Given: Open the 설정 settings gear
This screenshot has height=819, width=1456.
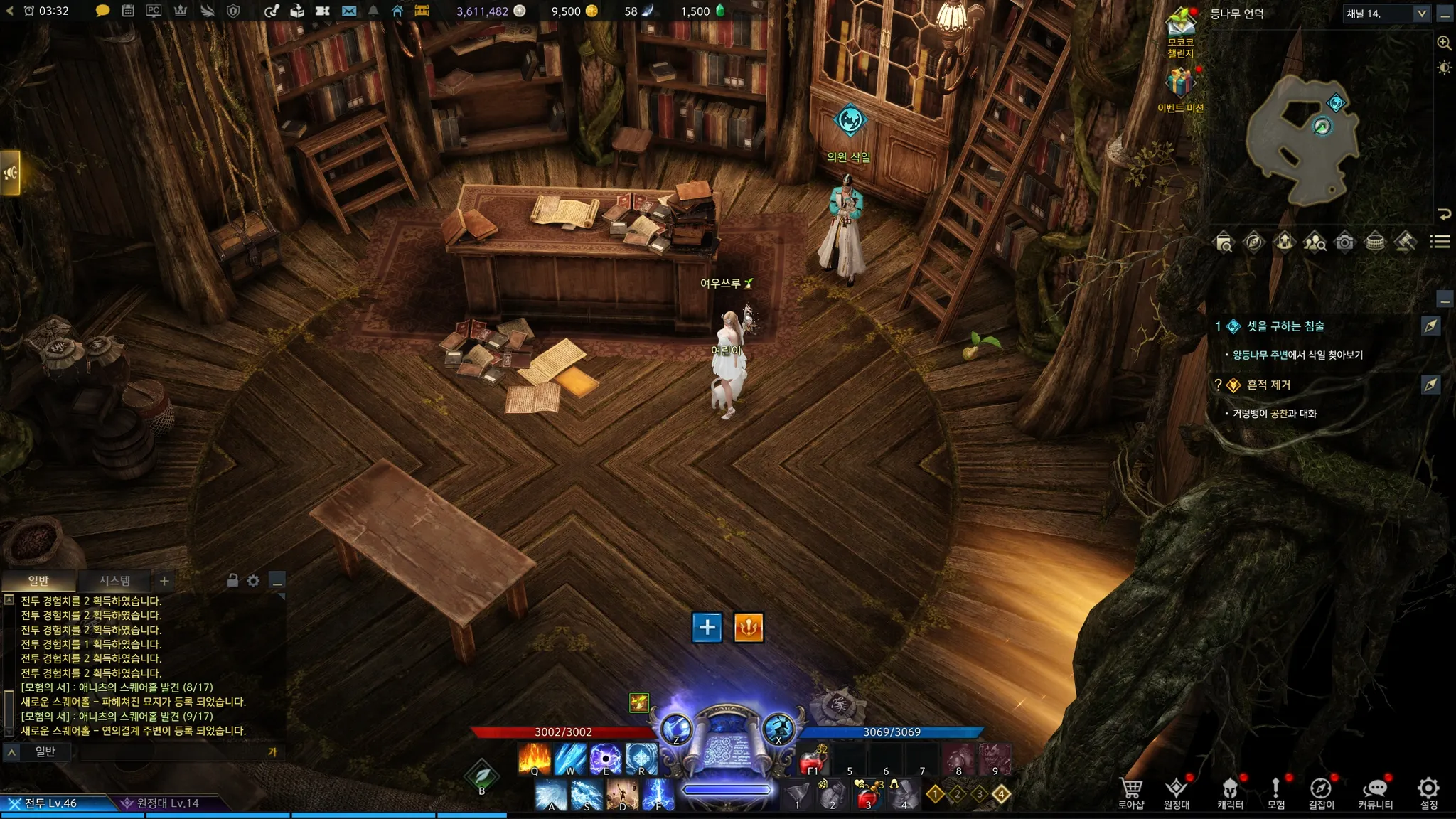Looking at the screenshot, I should tap(1428, 793).
